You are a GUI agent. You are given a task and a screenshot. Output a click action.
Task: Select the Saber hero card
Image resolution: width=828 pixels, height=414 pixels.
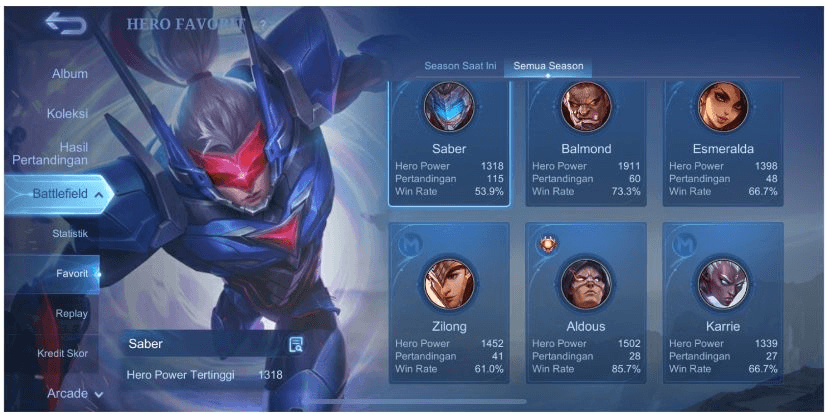pos(449,143)
